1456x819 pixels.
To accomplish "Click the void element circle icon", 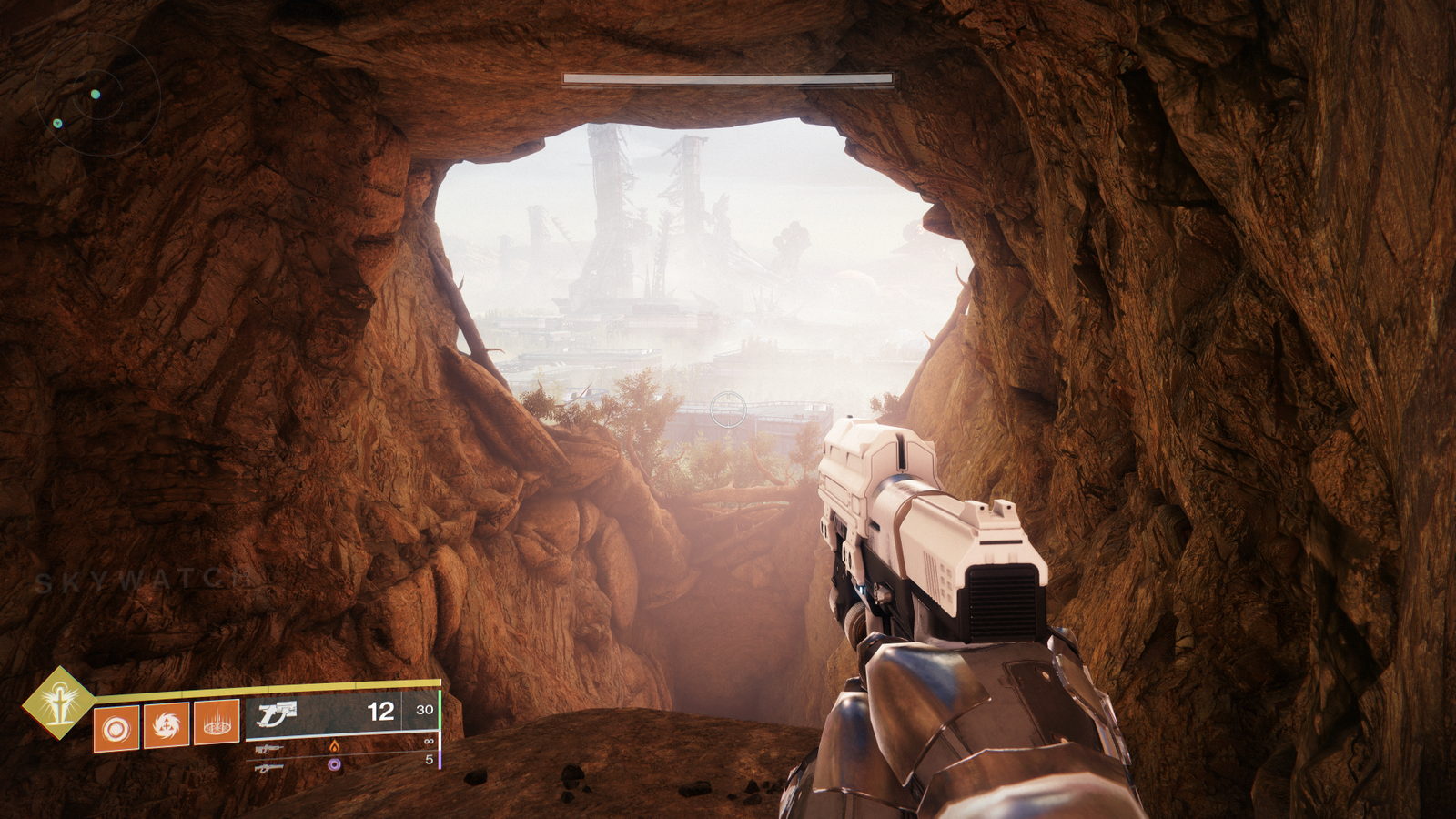I will (334, 766).
